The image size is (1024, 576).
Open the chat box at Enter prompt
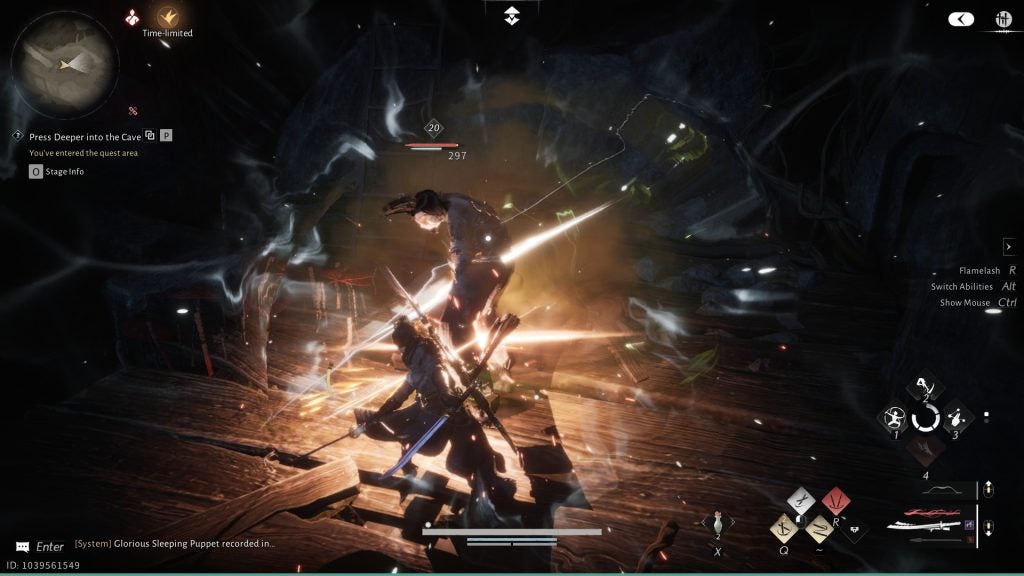40,547
